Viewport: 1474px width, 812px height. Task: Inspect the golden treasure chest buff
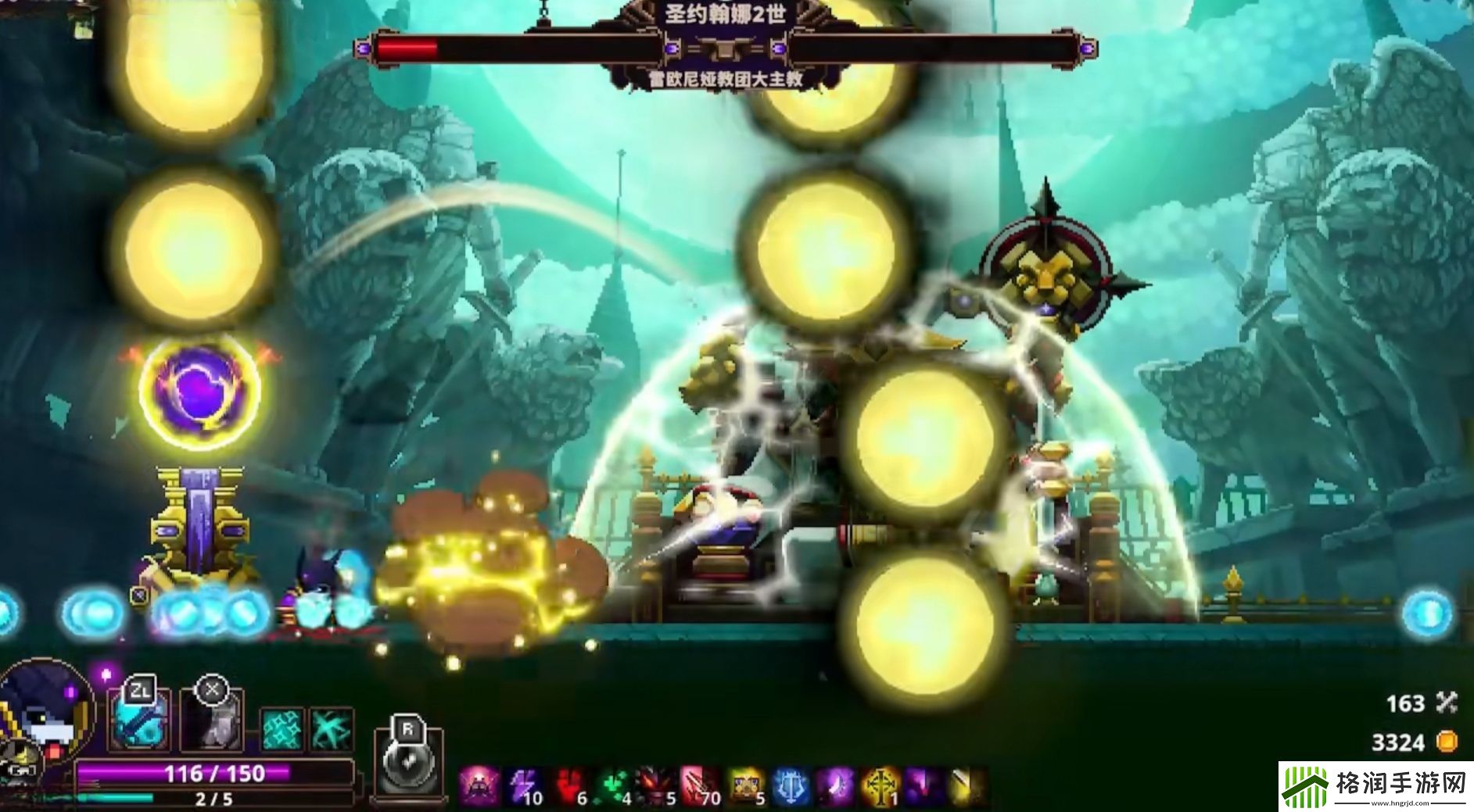tap(745, 785)
